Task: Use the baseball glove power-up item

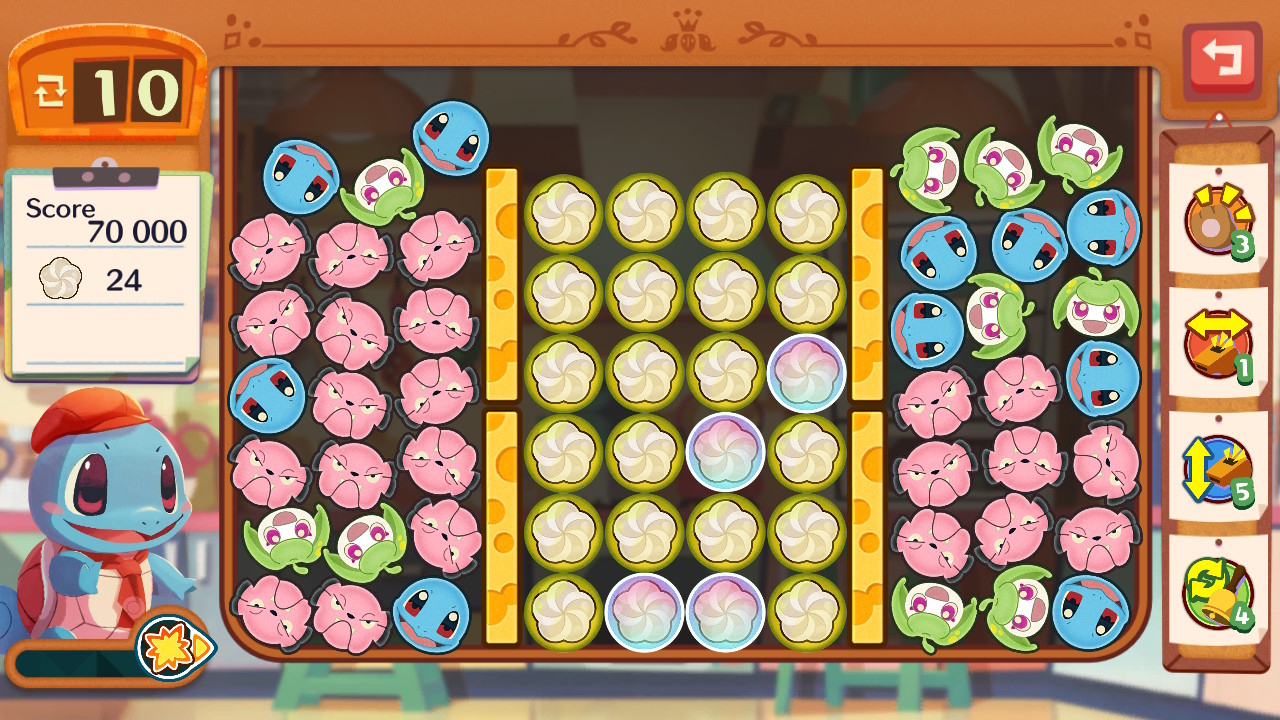Action: pyautogui.click(x=1217, y=218)
